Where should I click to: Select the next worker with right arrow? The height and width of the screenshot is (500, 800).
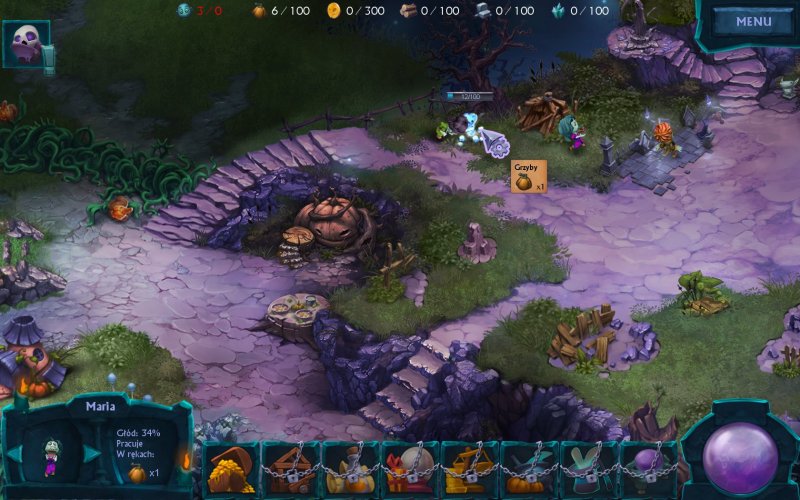[93, 453]
